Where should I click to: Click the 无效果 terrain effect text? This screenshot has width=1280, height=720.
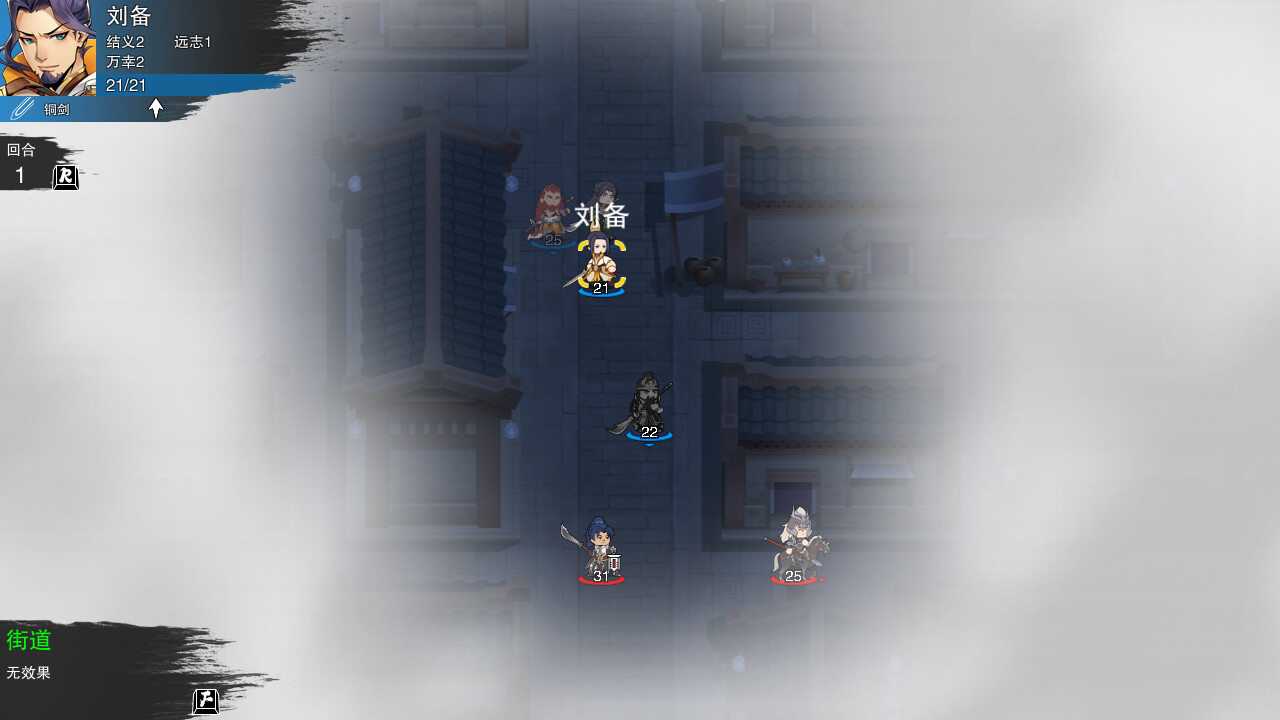pyautogui.click(x=29, y=673)
